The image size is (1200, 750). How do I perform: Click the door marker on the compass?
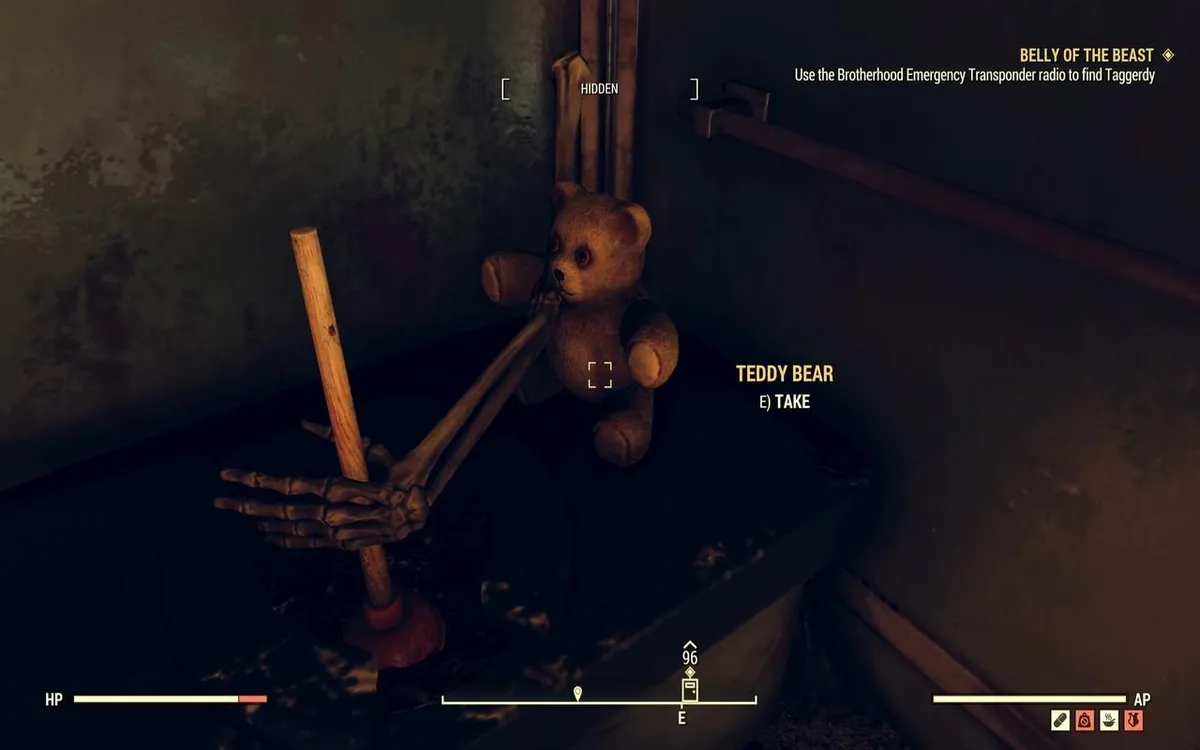click(x=689, y=690)
